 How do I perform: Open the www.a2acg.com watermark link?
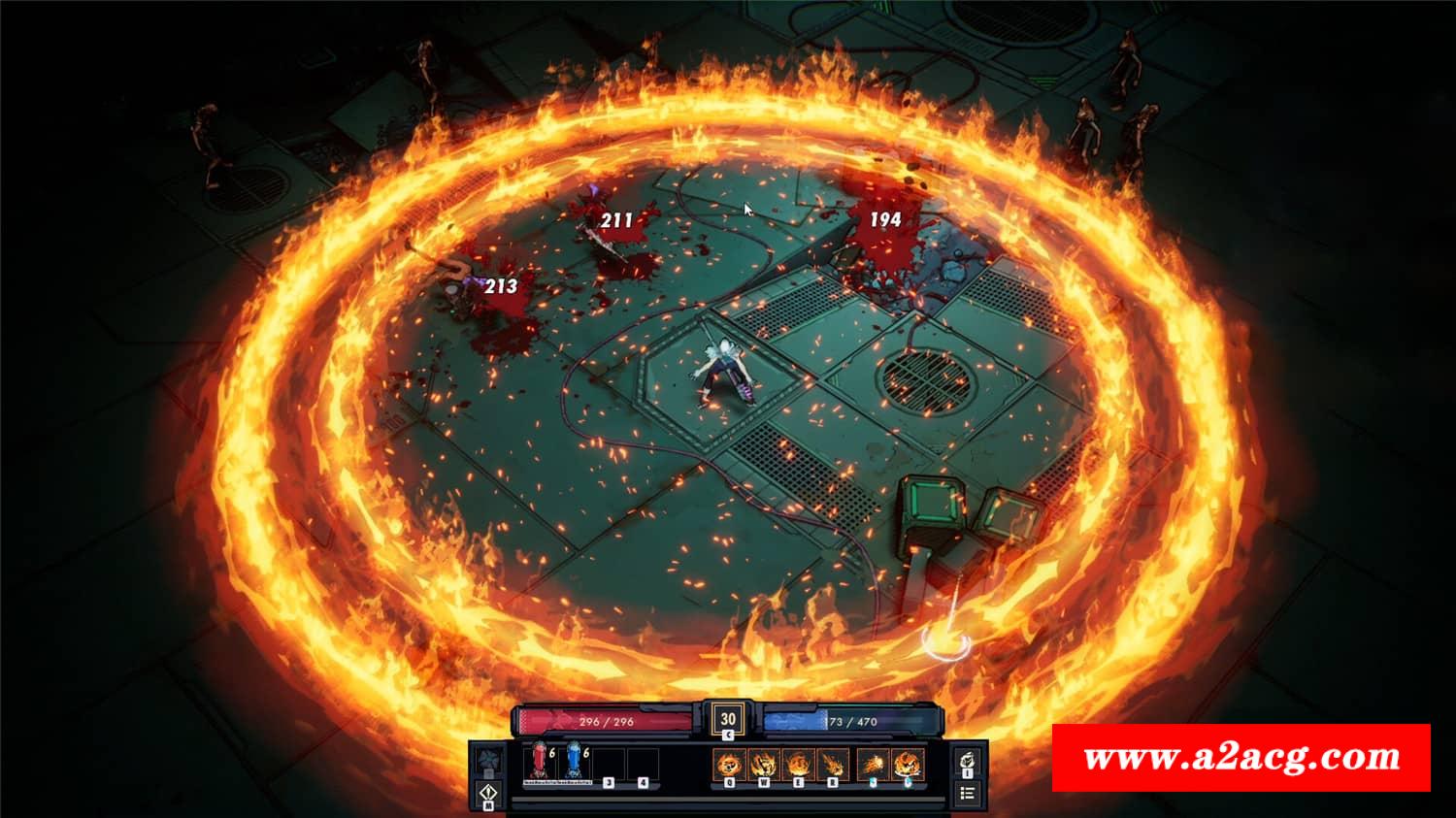(x=1241, y=757)
